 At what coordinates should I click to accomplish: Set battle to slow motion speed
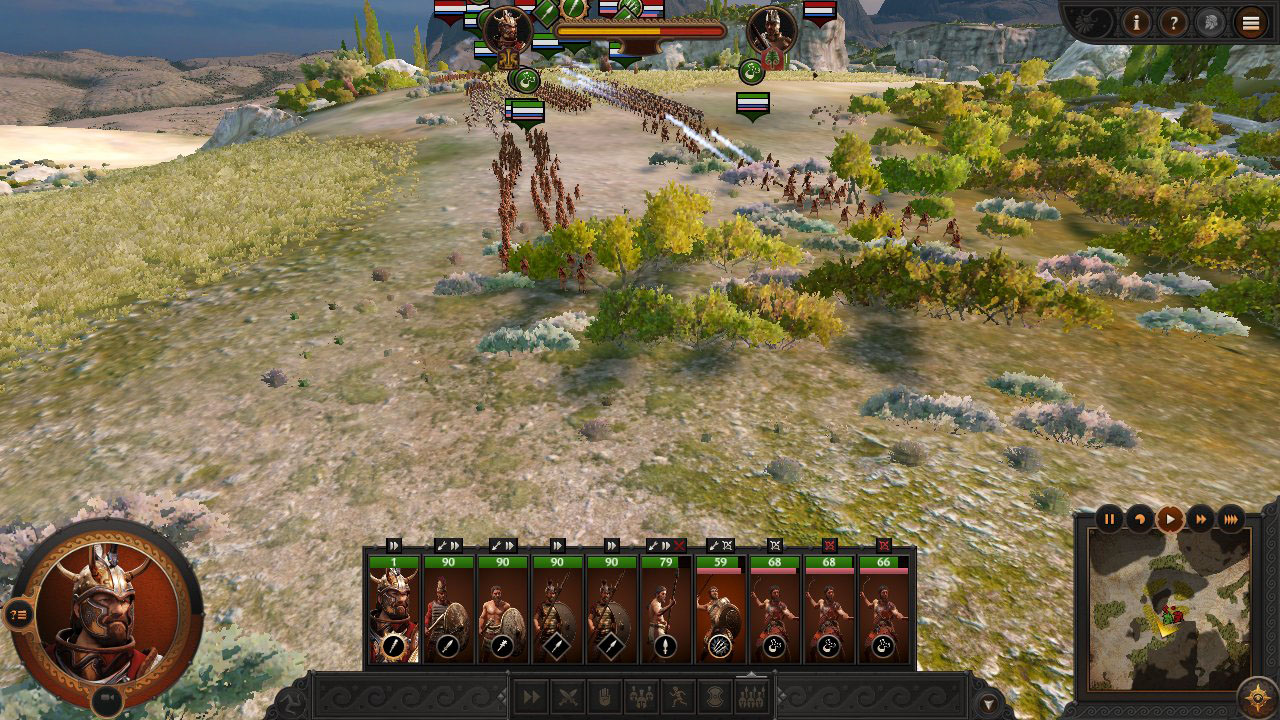click(x=1140, y=518)
